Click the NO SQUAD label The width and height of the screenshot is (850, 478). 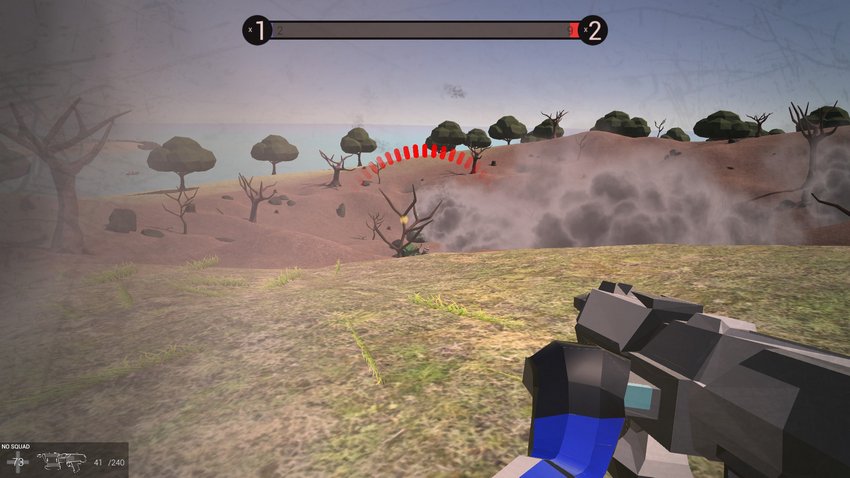pos(17,447)
